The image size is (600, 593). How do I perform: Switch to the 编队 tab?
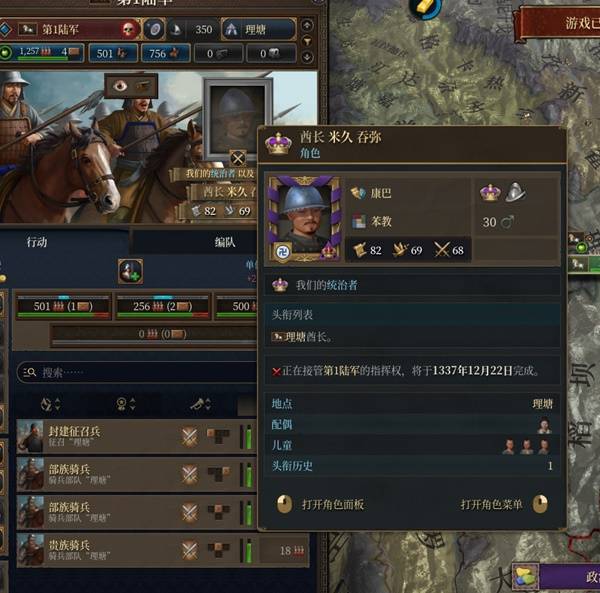(x=225, y=243)
